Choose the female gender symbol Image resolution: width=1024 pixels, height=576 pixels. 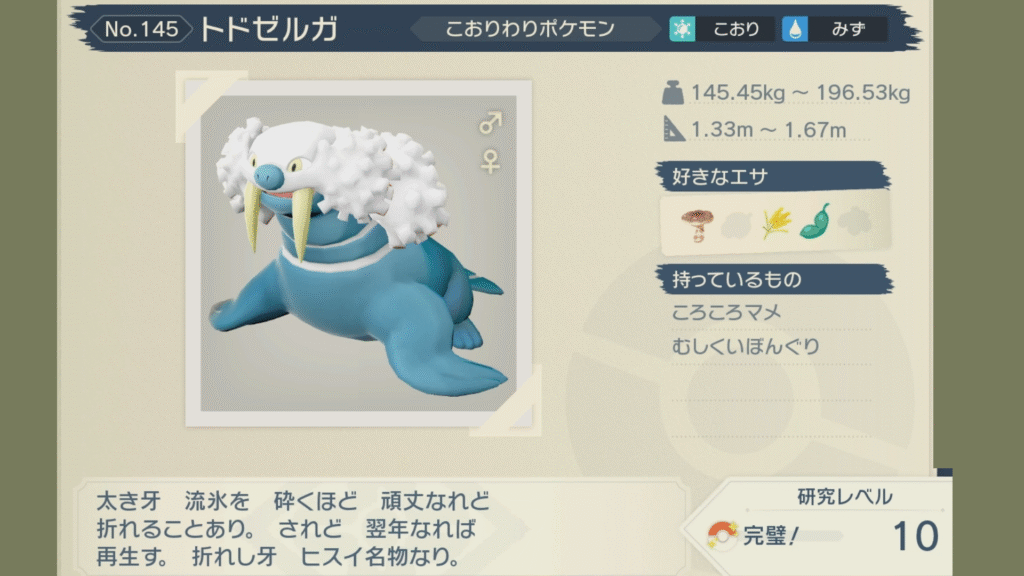(490, 160)
